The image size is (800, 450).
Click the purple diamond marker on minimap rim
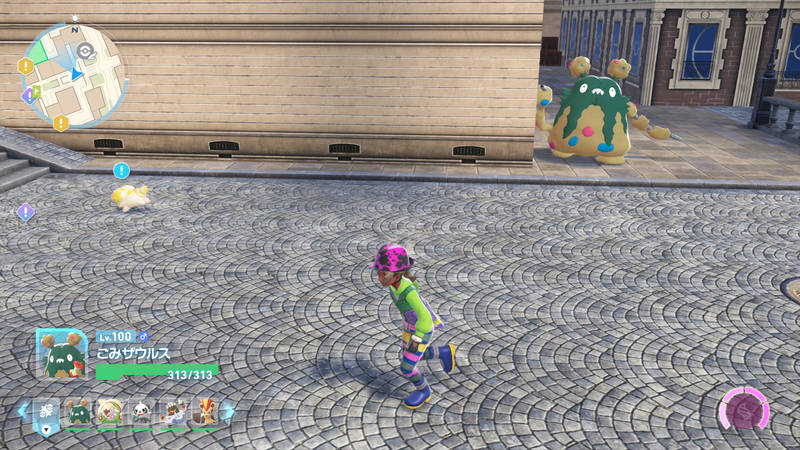click(x=29, y=95)
